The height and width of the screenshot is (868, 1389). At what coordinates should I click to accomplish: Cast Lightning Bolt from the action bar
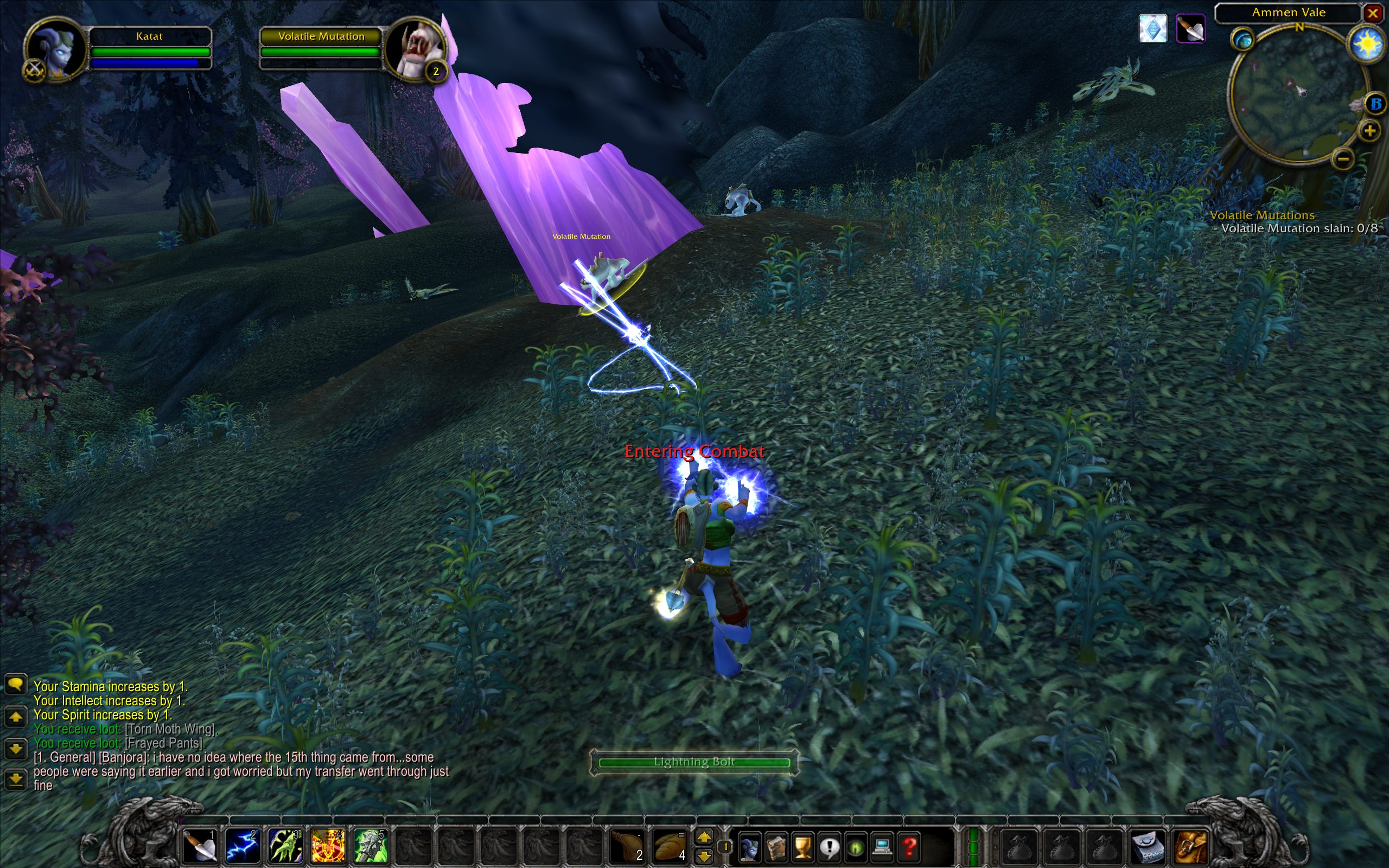241,846
